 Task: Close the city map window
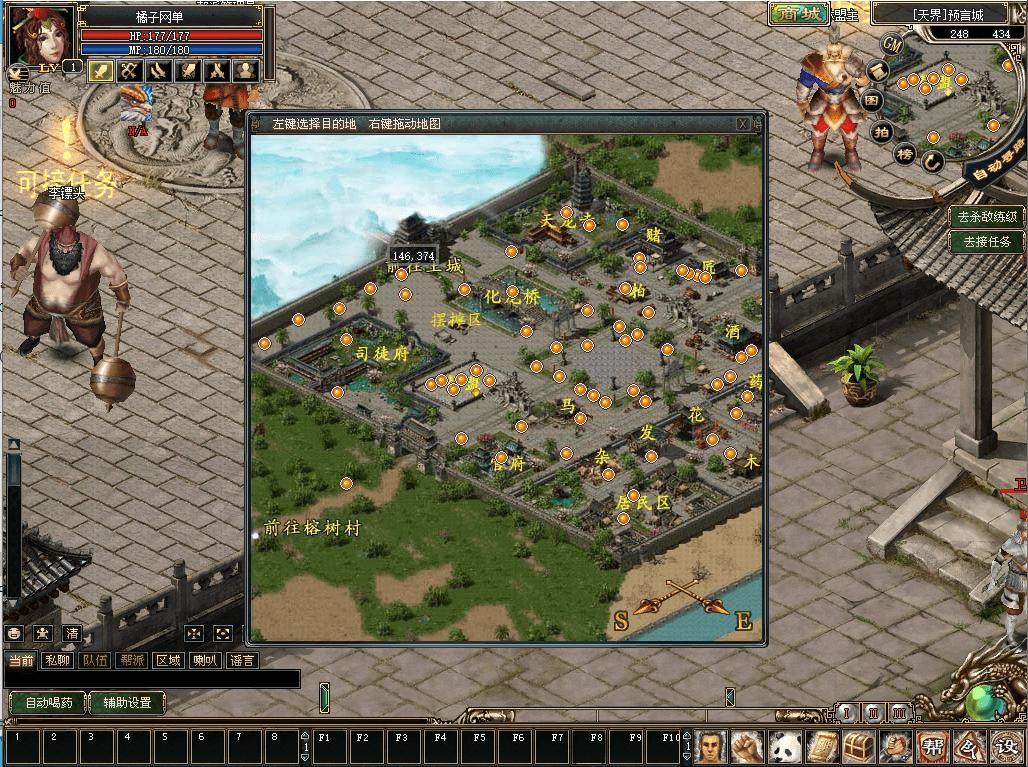pyautogui.click(x=743, y=124)
